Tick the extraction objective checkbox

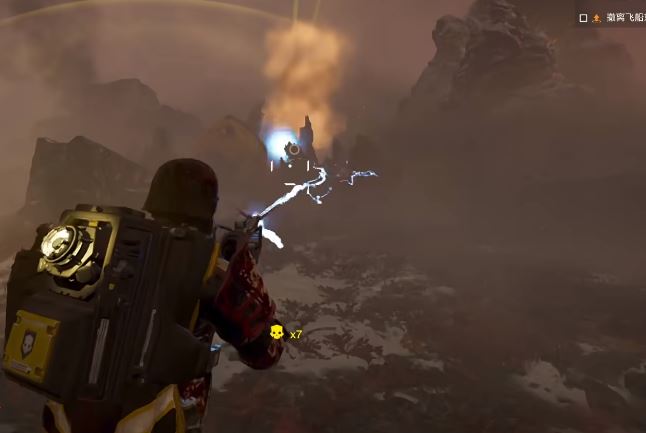click(583, 18)
